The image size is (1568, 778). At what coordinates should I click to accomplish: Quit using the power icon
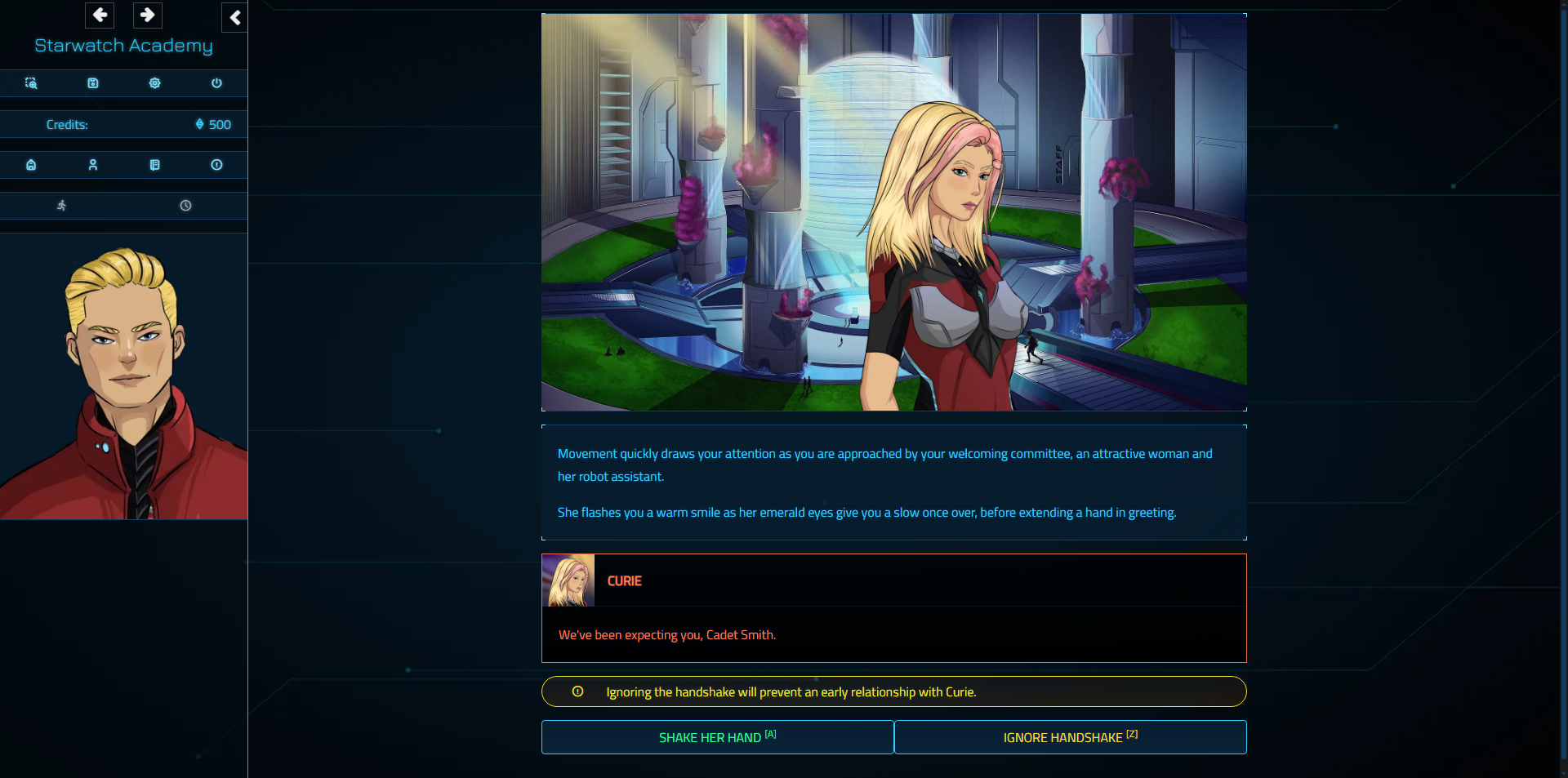point(216,82)
